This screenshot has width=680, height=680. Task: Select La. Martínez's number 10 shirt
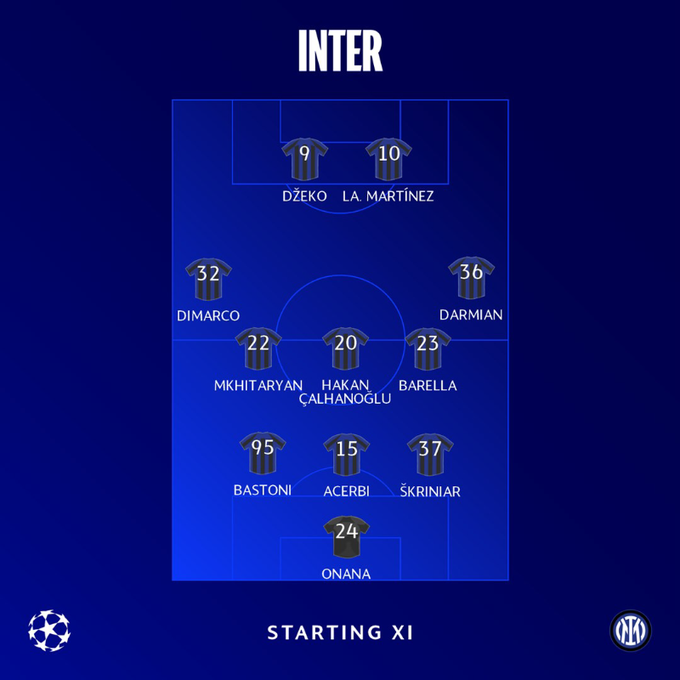(x=389, y=160)
